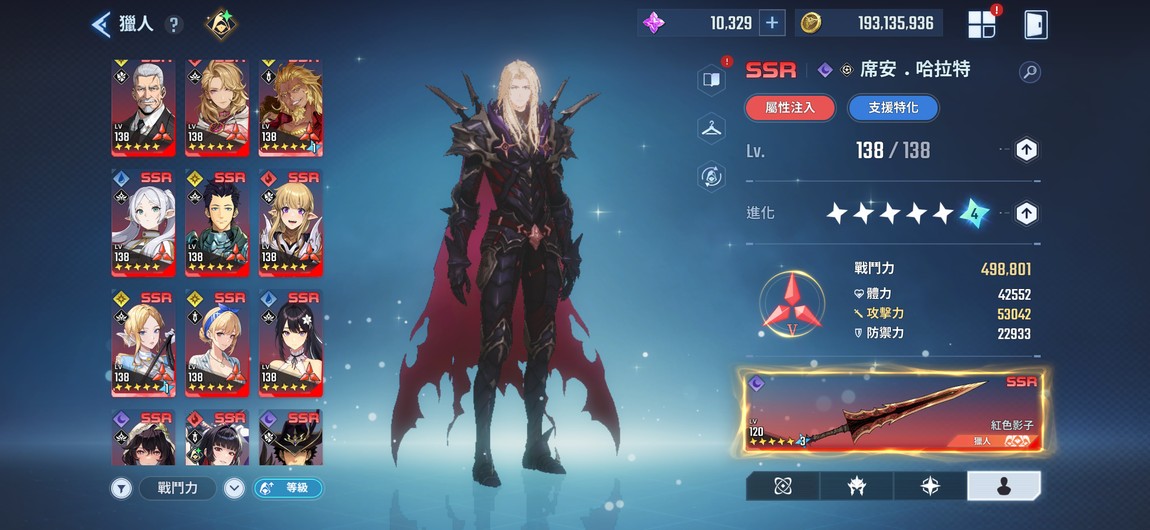Add more purple essence stones

[772, 23]
